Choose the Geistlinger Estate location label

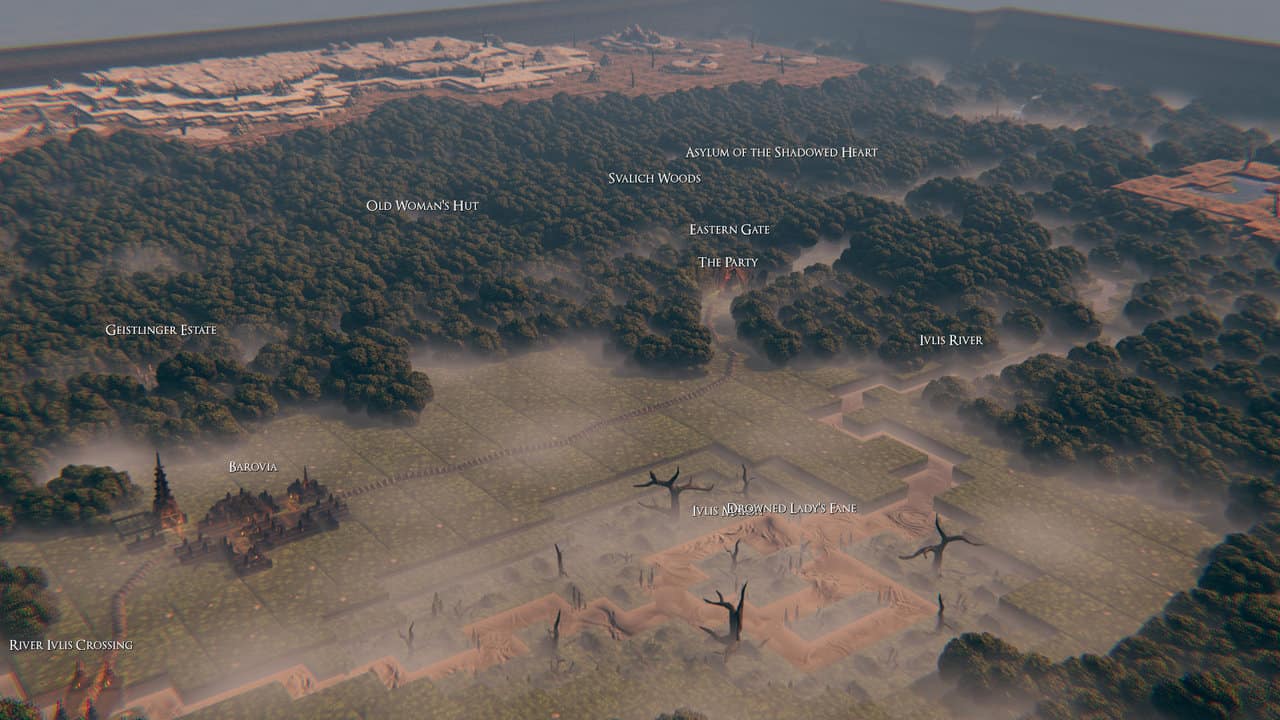(x=161, y=330)
